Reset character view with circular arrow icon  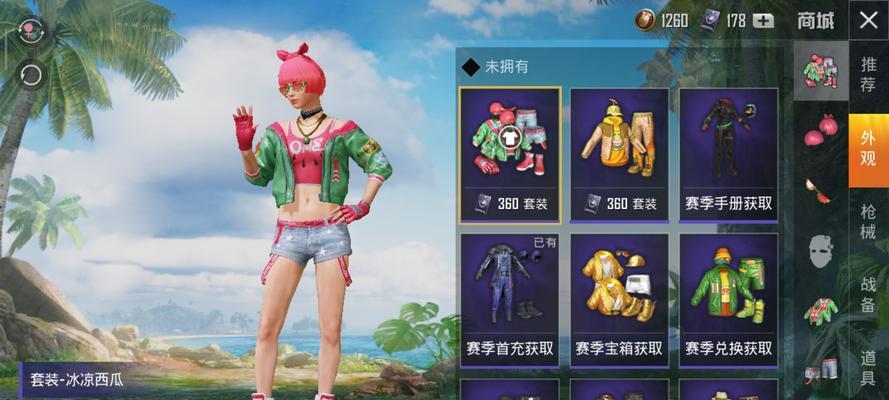(30, 74)
